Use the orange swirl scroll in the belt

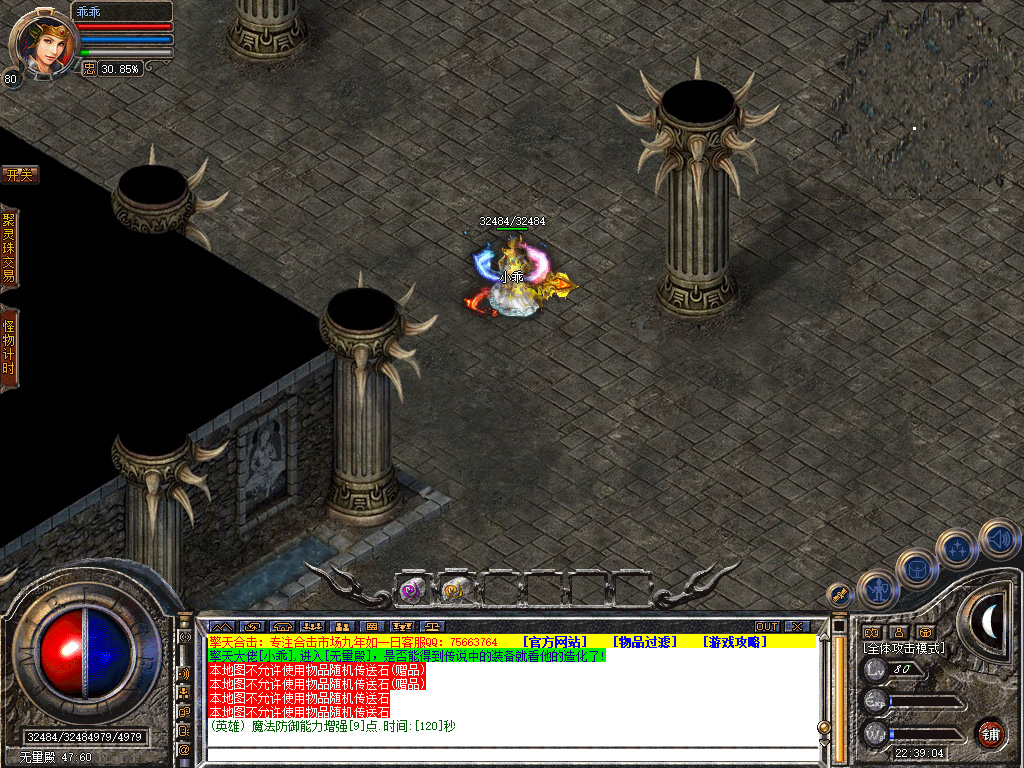455,590
